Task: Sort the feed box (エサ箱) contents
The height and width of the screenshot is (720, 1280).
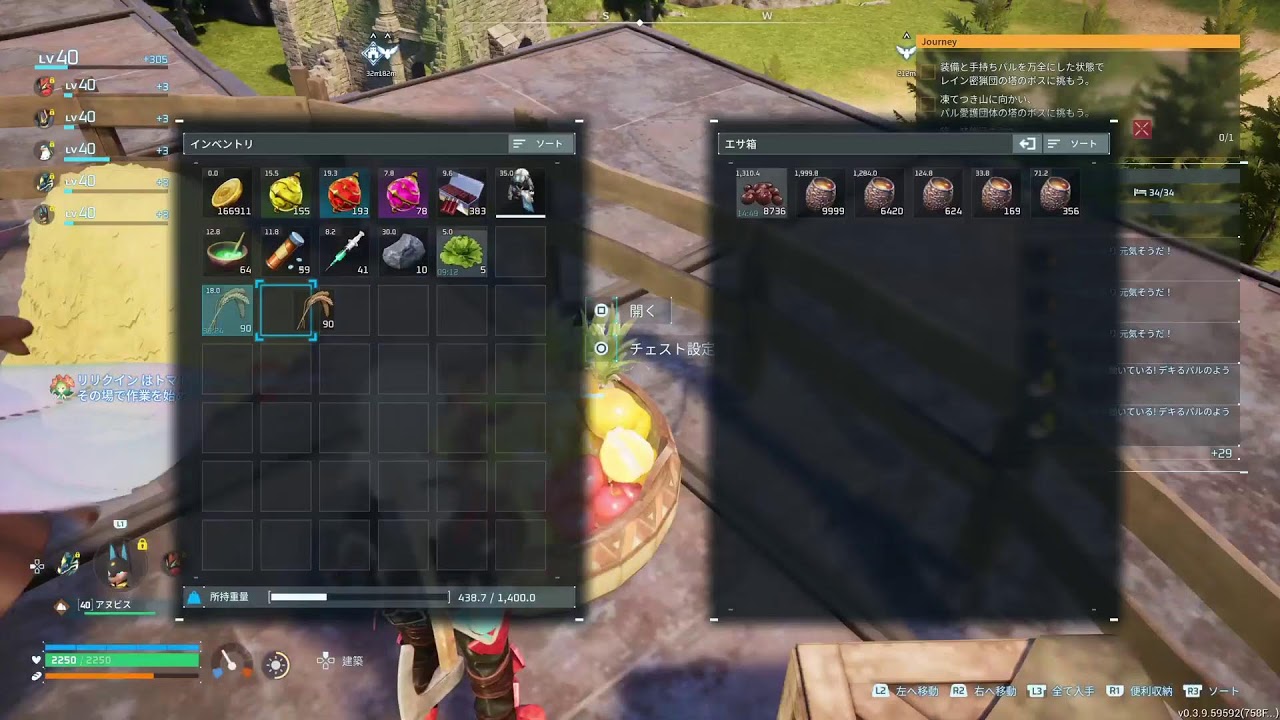Action: tap(1075, 144)
